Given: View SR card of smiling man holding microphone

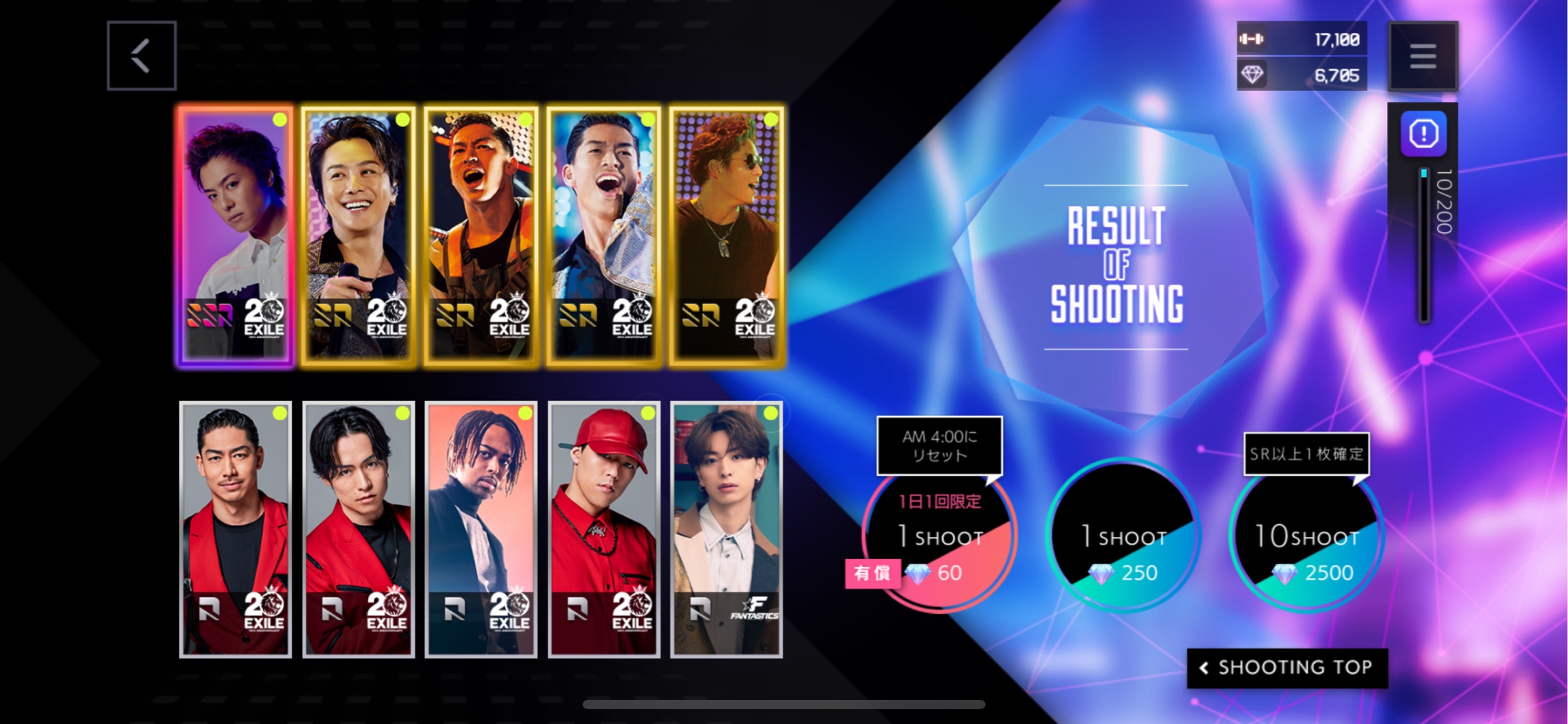Looking at the screenshot, I should point(358,235).
